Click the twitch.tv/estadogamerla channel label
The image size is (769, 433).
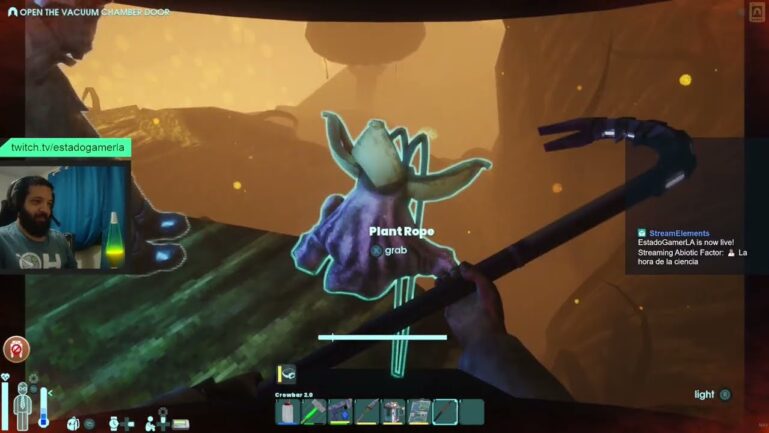pos(66,147)
